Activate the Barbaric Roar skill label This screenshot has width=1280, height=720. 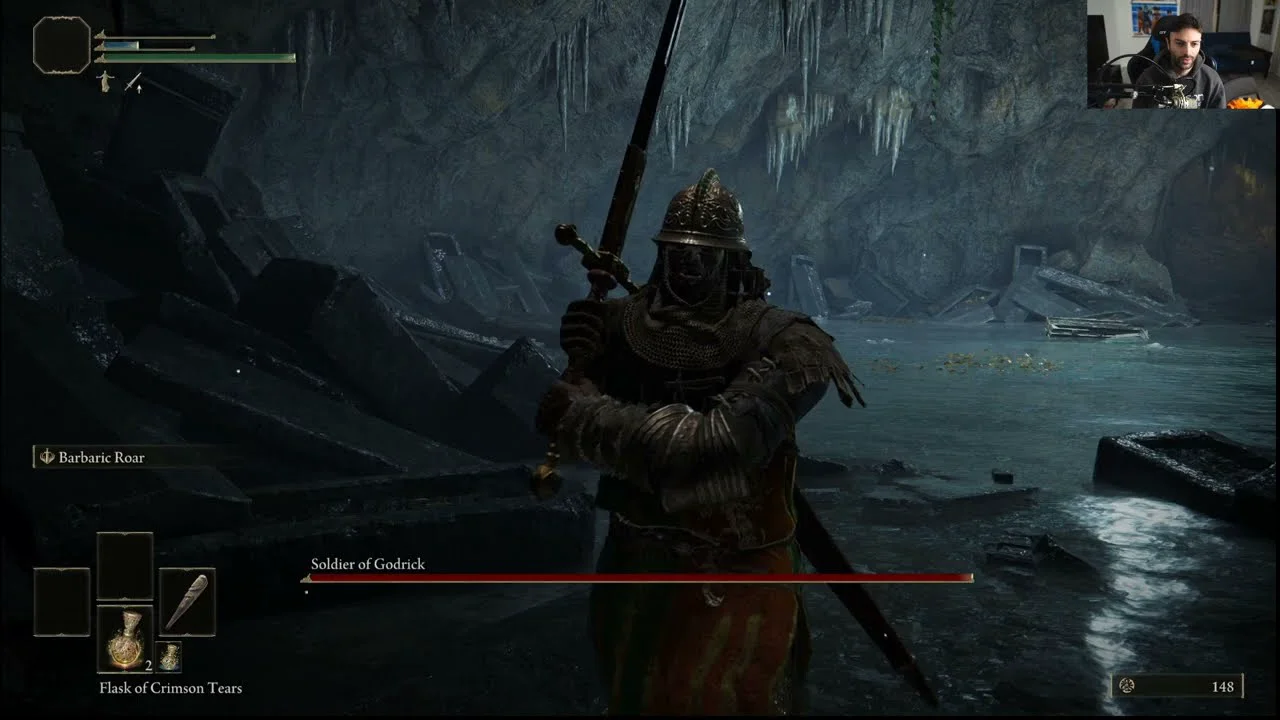coord(101,457)
